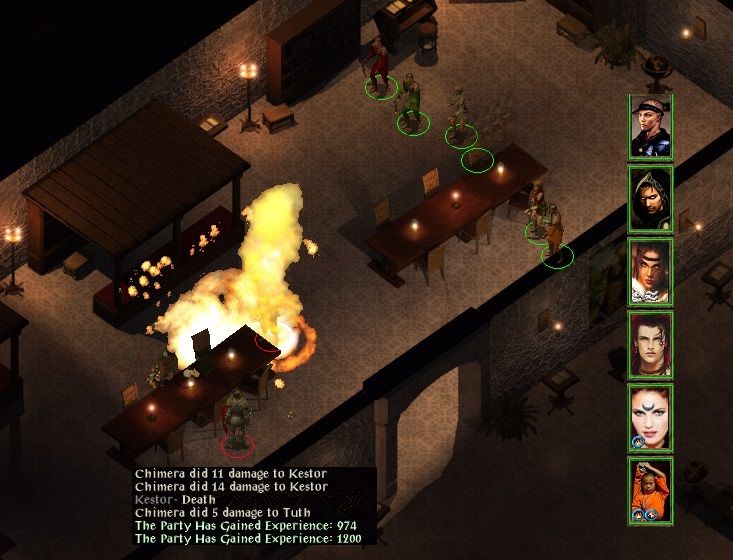The height and width of the screenshot is (560, 733).
Task: Select the red-haired woman with forehead marking
Action: [650, 417]
